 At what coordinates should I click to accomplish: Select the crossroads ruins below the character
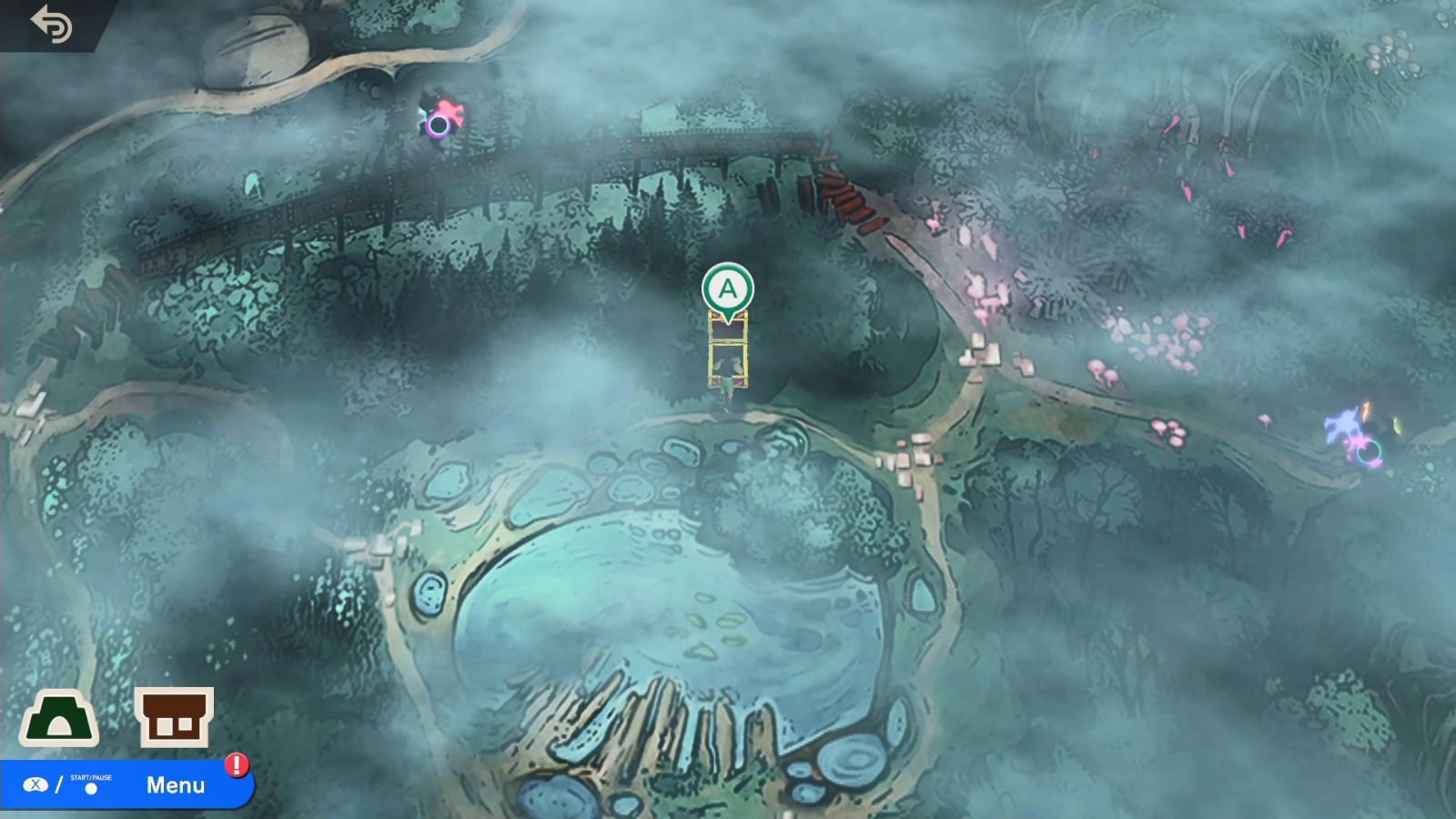910,460
